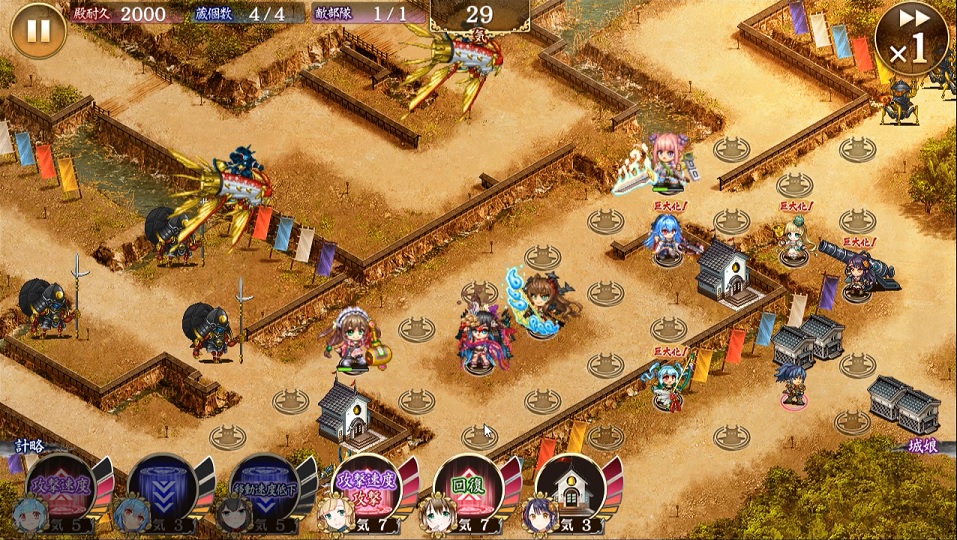Pause the battle
Screen dimensions: 957x540
(x=38, y=31)
